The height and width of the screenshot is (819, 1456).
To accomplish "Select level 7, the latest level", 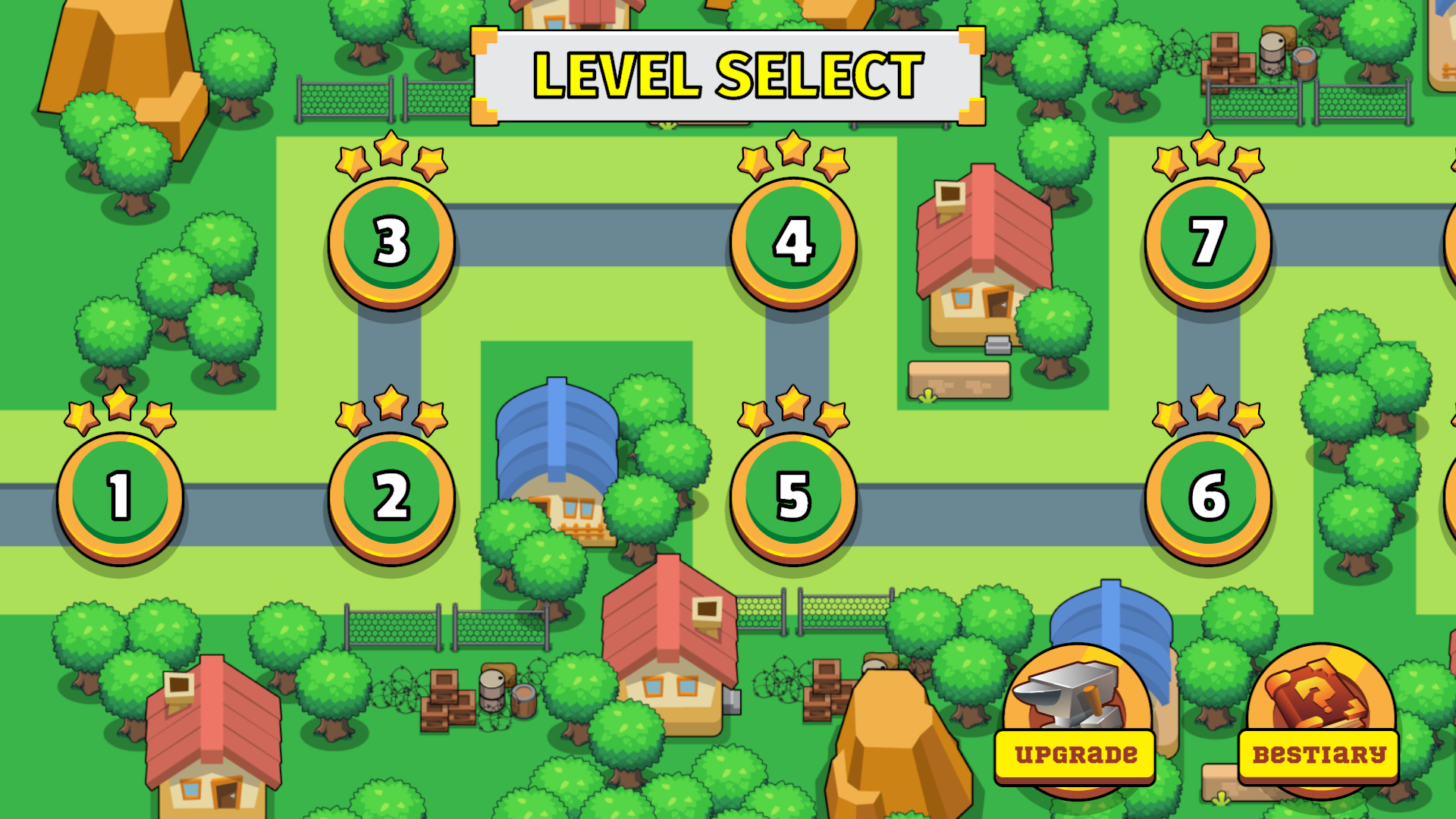I will point(1208,243).
